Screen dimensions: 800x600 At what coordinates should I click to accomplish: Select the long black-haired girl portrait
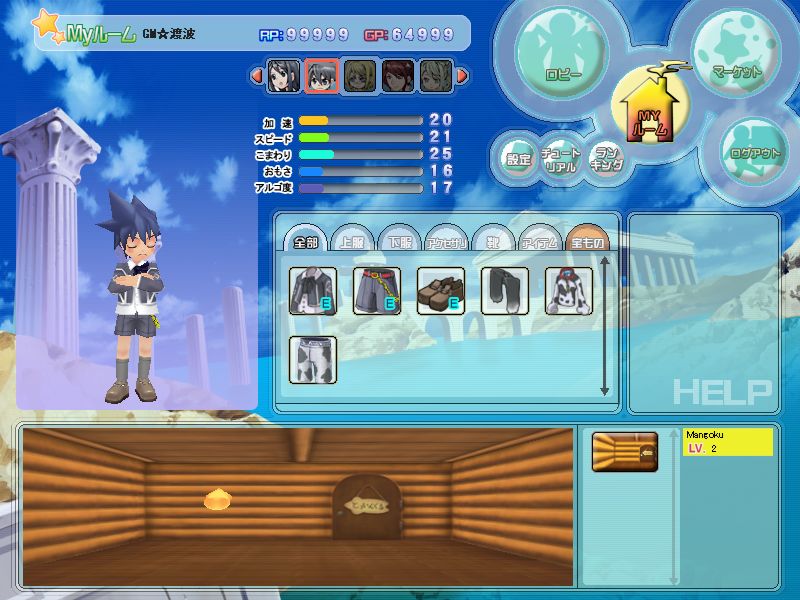282,75
